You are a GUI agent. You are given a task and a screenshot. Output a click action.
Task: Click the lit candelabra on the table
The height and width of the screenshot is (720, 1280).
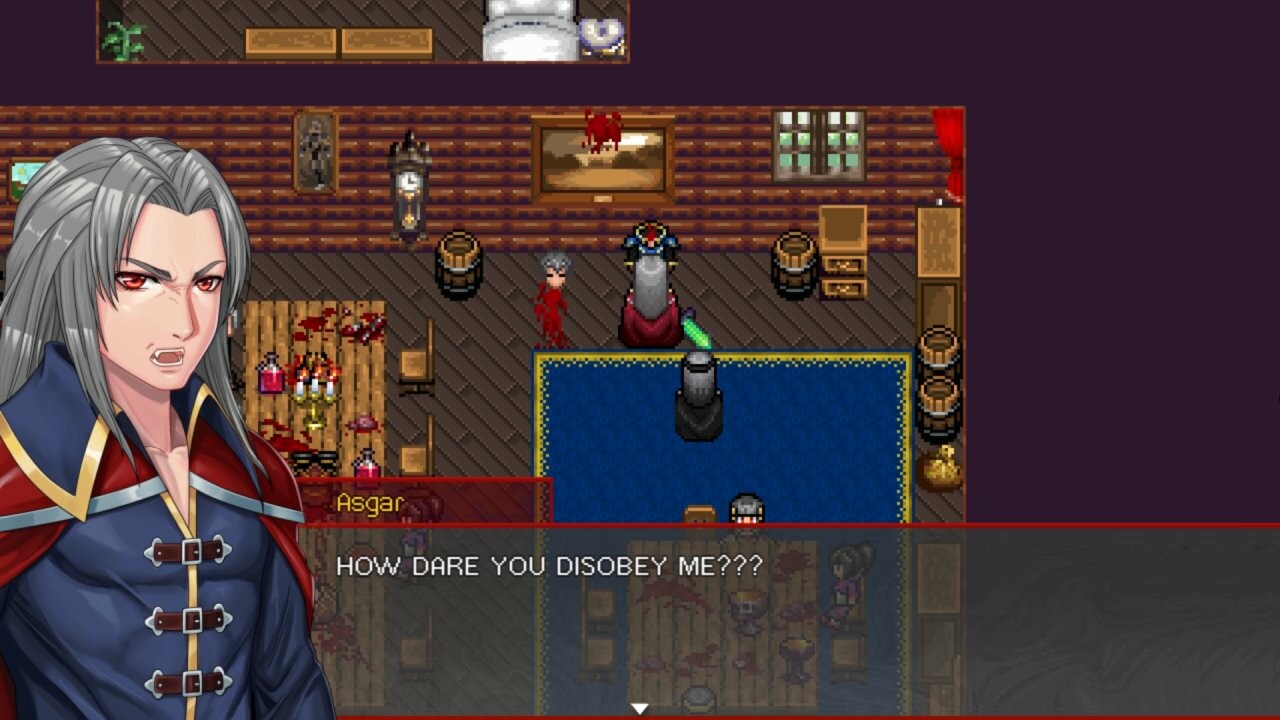[316, 385]
